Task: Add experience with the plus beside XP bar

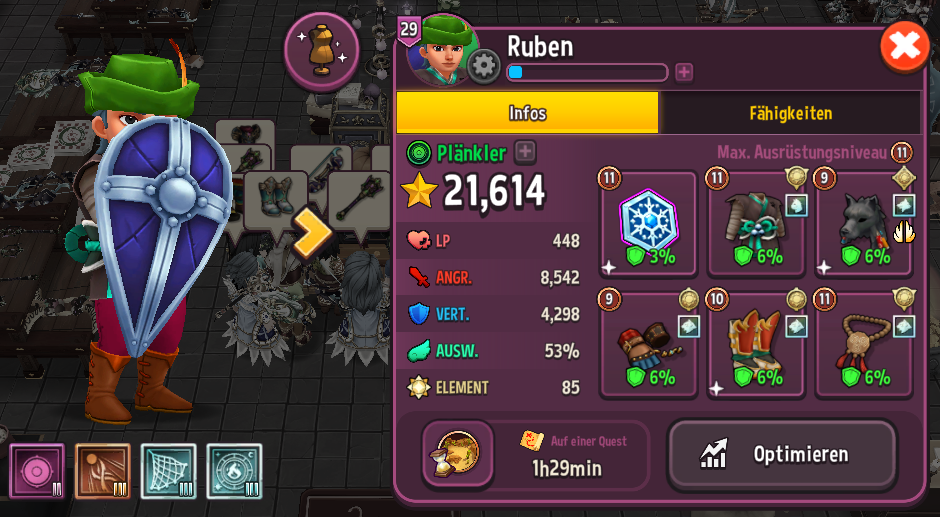Action: 684,72
